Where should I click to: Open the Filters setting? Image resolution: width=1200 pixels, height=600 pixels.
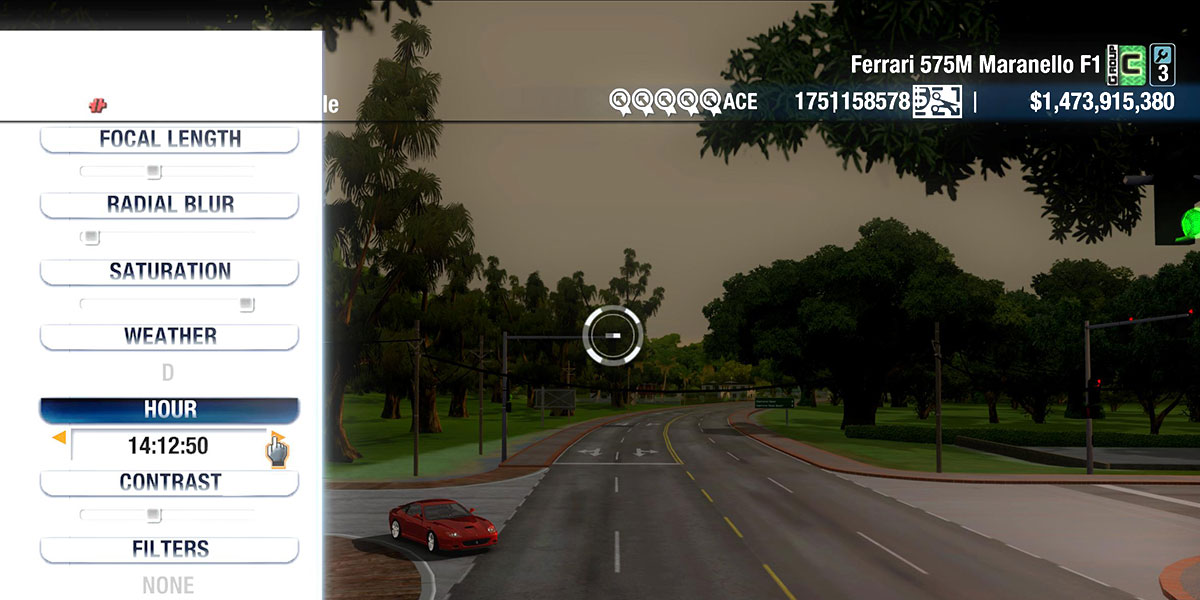pos(169,549)
